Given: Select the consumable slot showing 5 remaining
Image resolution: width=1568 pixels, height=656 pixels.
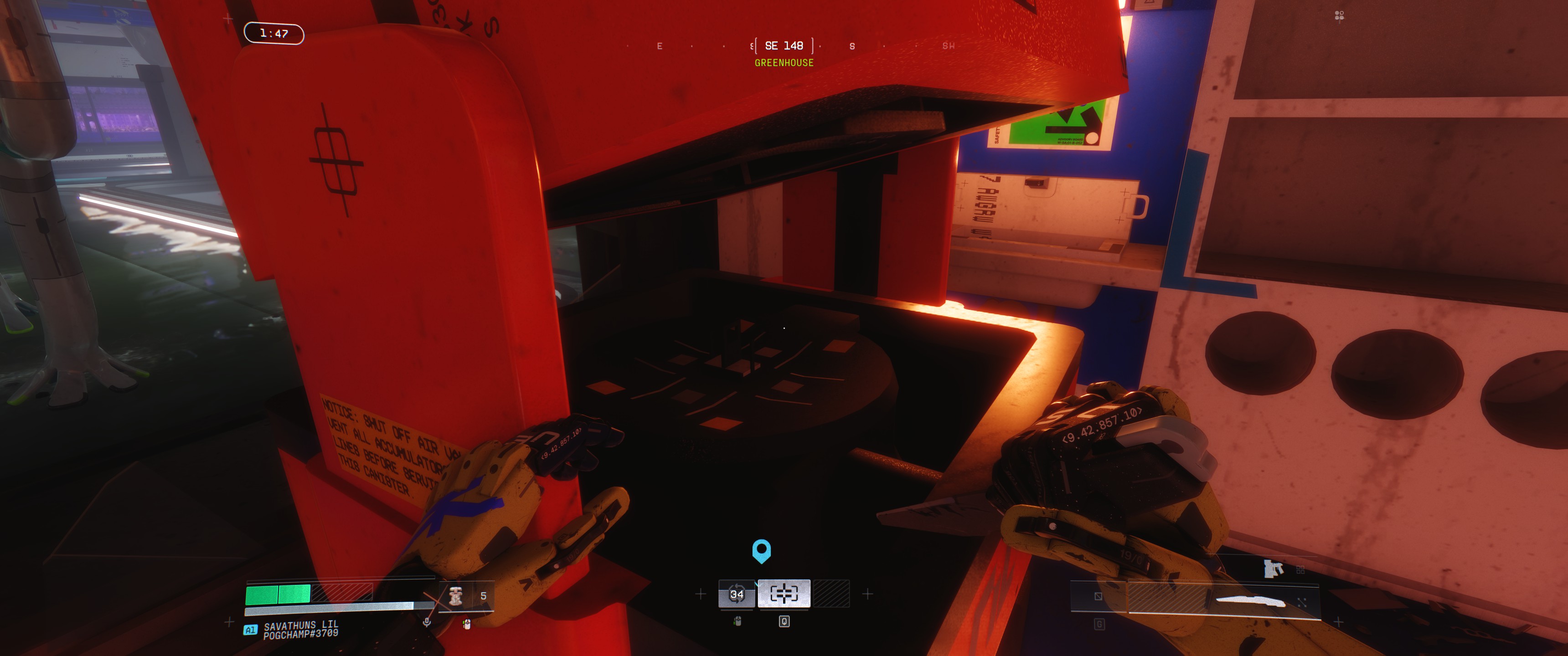Looking at the screenshot, I should tap(466, 596).
